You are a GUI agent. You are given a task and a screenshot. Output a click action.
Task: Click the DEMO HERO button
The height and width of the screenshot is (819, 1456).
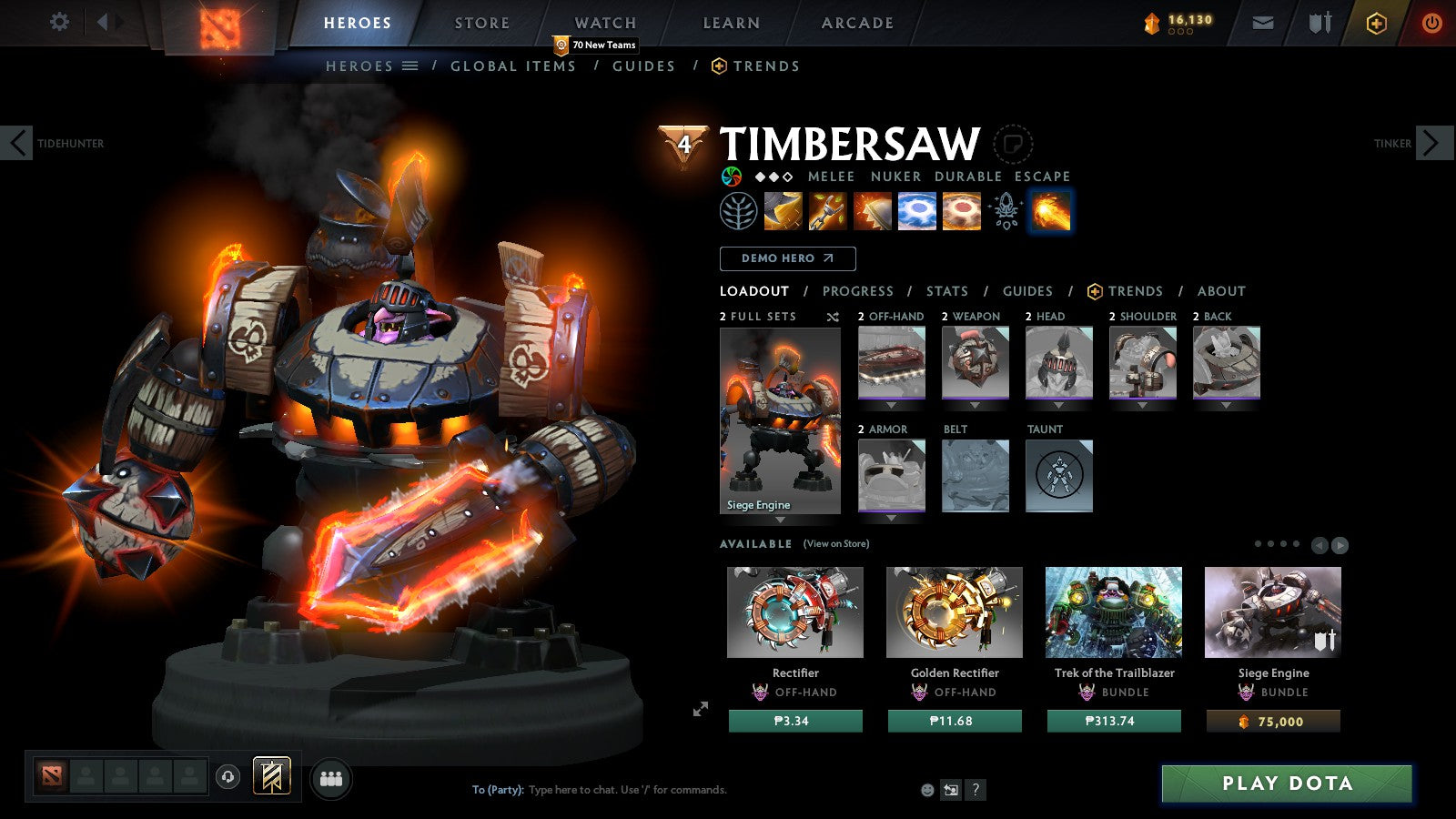click(x=787, y=258)
